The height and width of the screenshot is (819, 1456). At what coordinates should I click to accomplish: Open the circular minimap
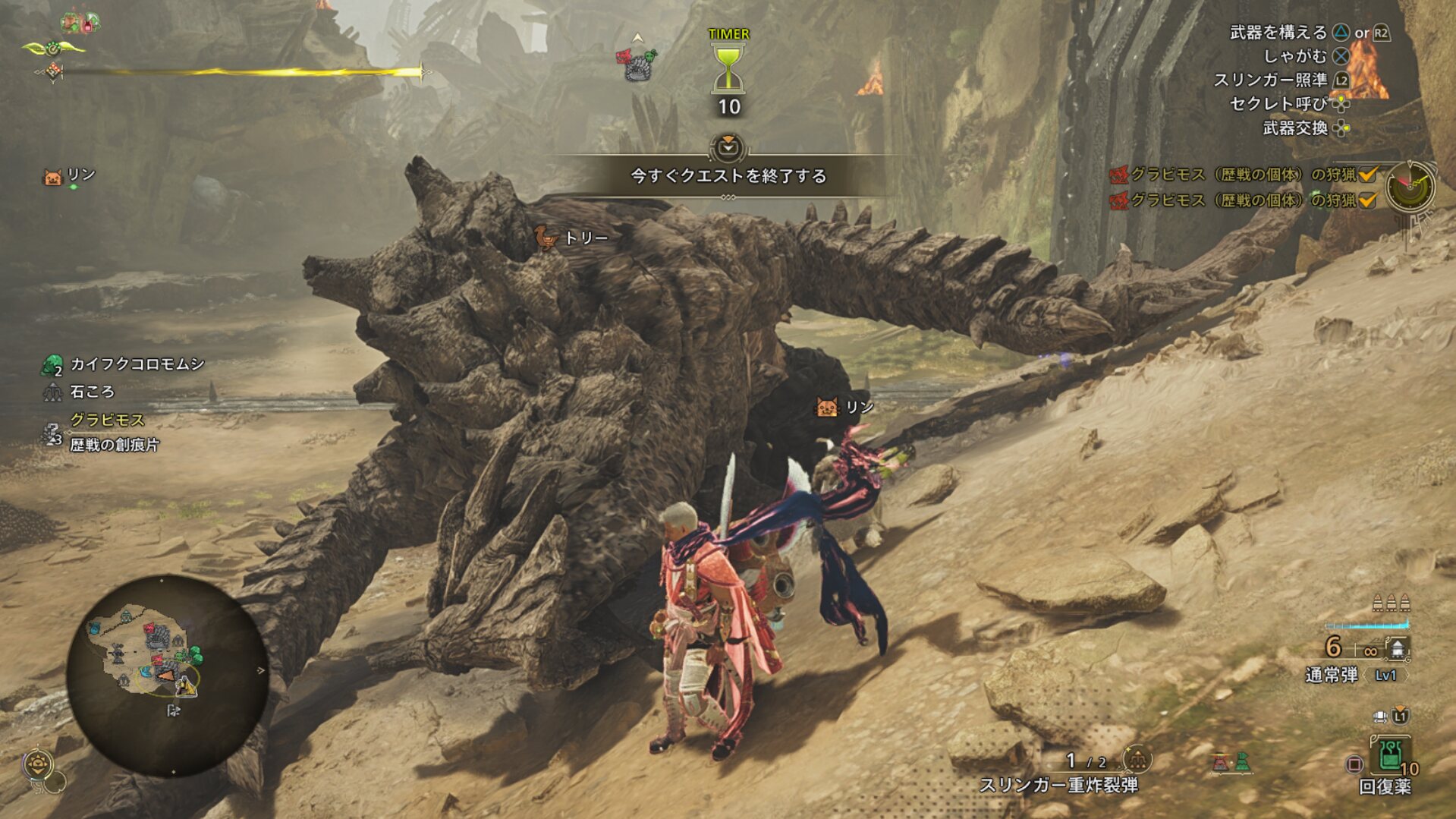tap(167, 675)
